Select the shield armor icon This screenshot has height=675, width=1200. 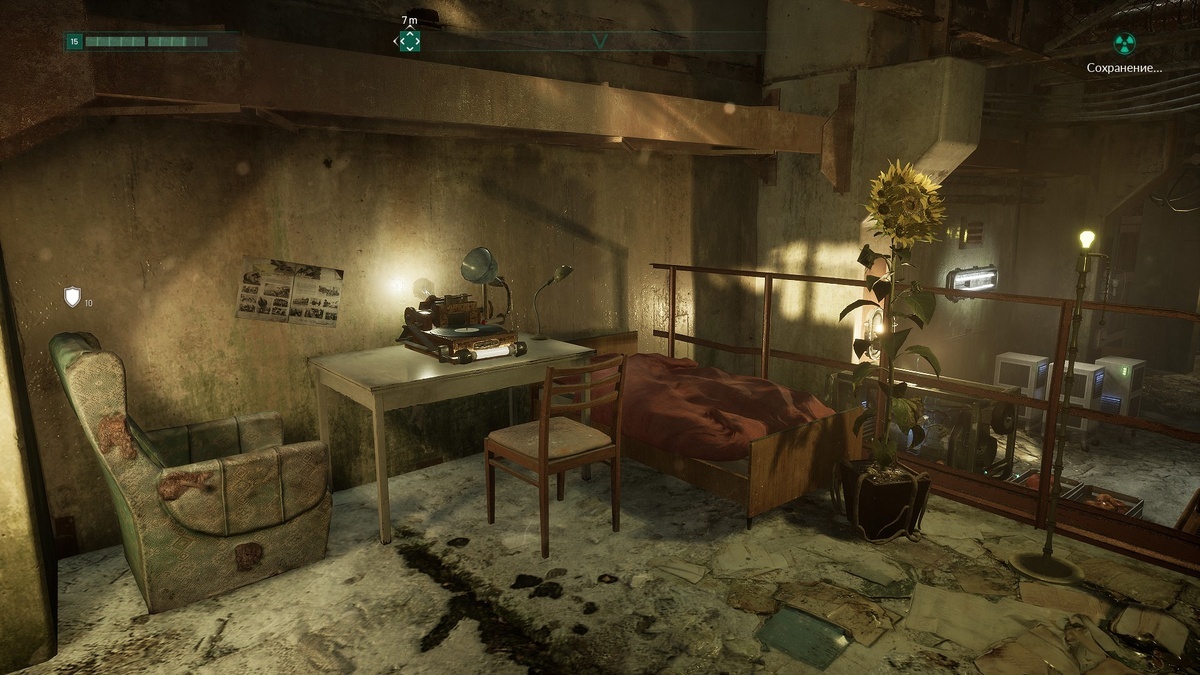pyautogui.click(x=72, y=296)
